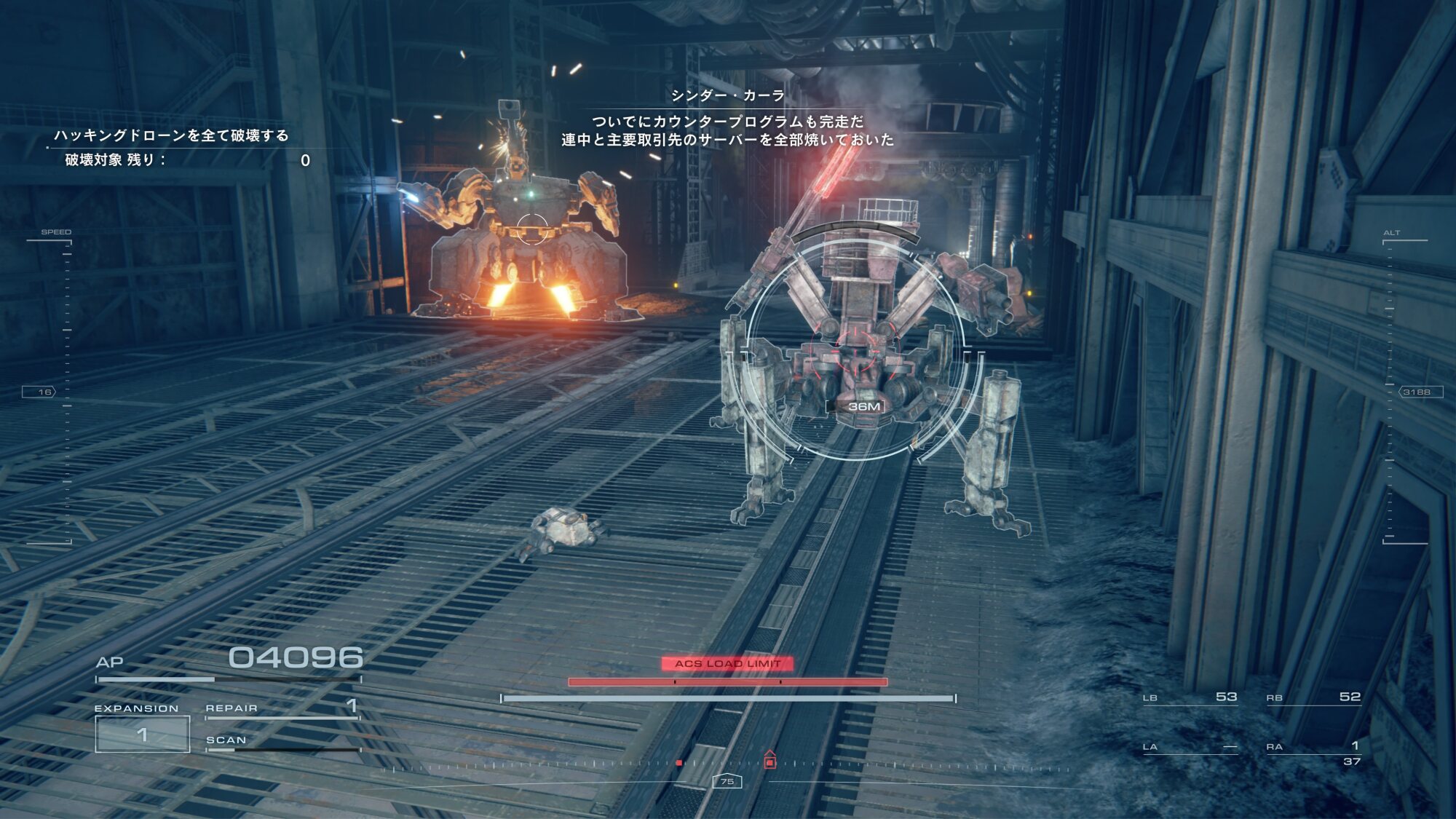The width and height of the screenshot is (1456, 819).
Task: Pick the LA weapon slot
Action: pyautogui.click(x=1190, y=746)
